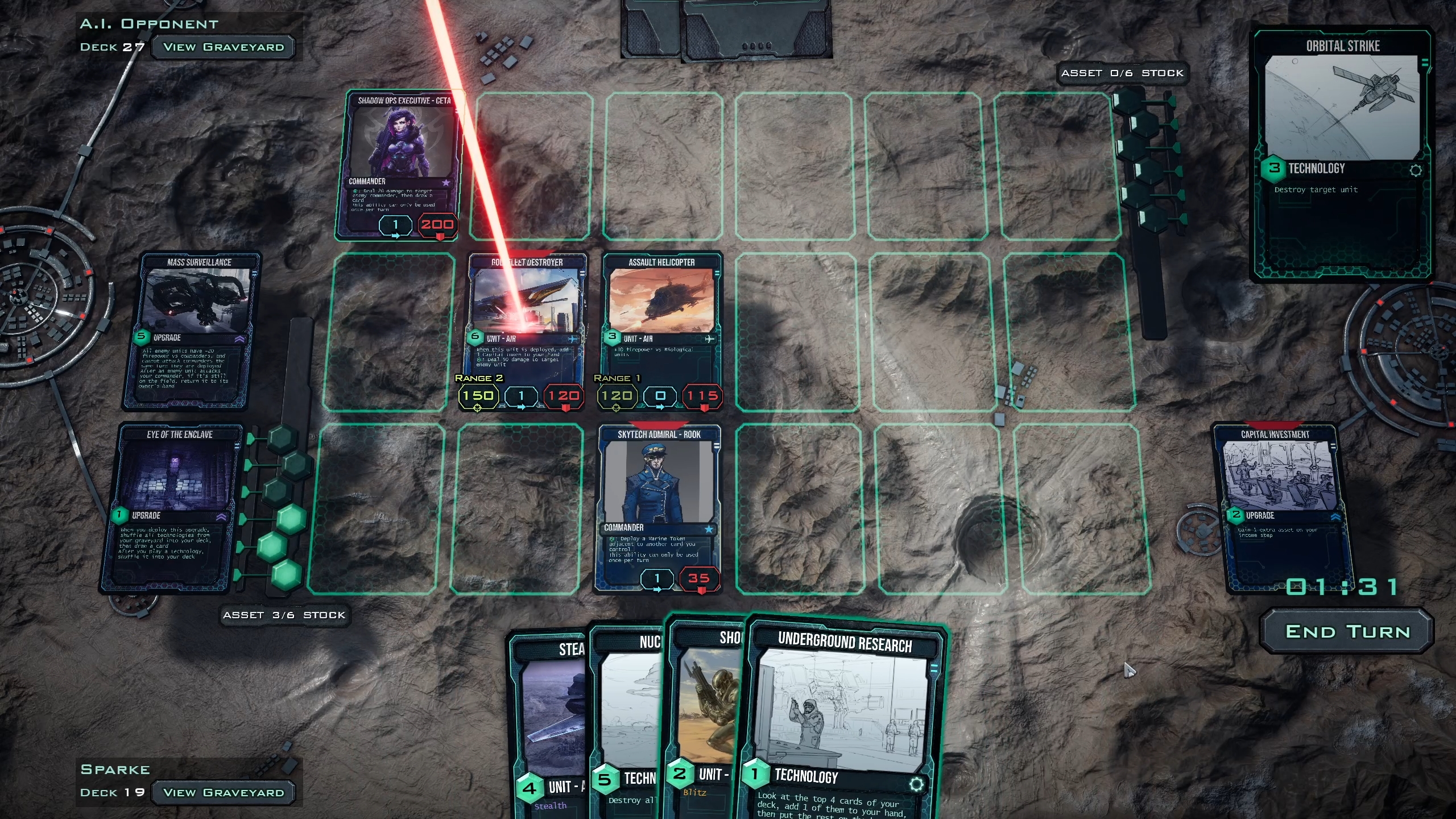View the A.I. Opponent's graveyard
The height and width of the screenshot is (819, 1456).
pyautogui.click(x=223, y=47)
